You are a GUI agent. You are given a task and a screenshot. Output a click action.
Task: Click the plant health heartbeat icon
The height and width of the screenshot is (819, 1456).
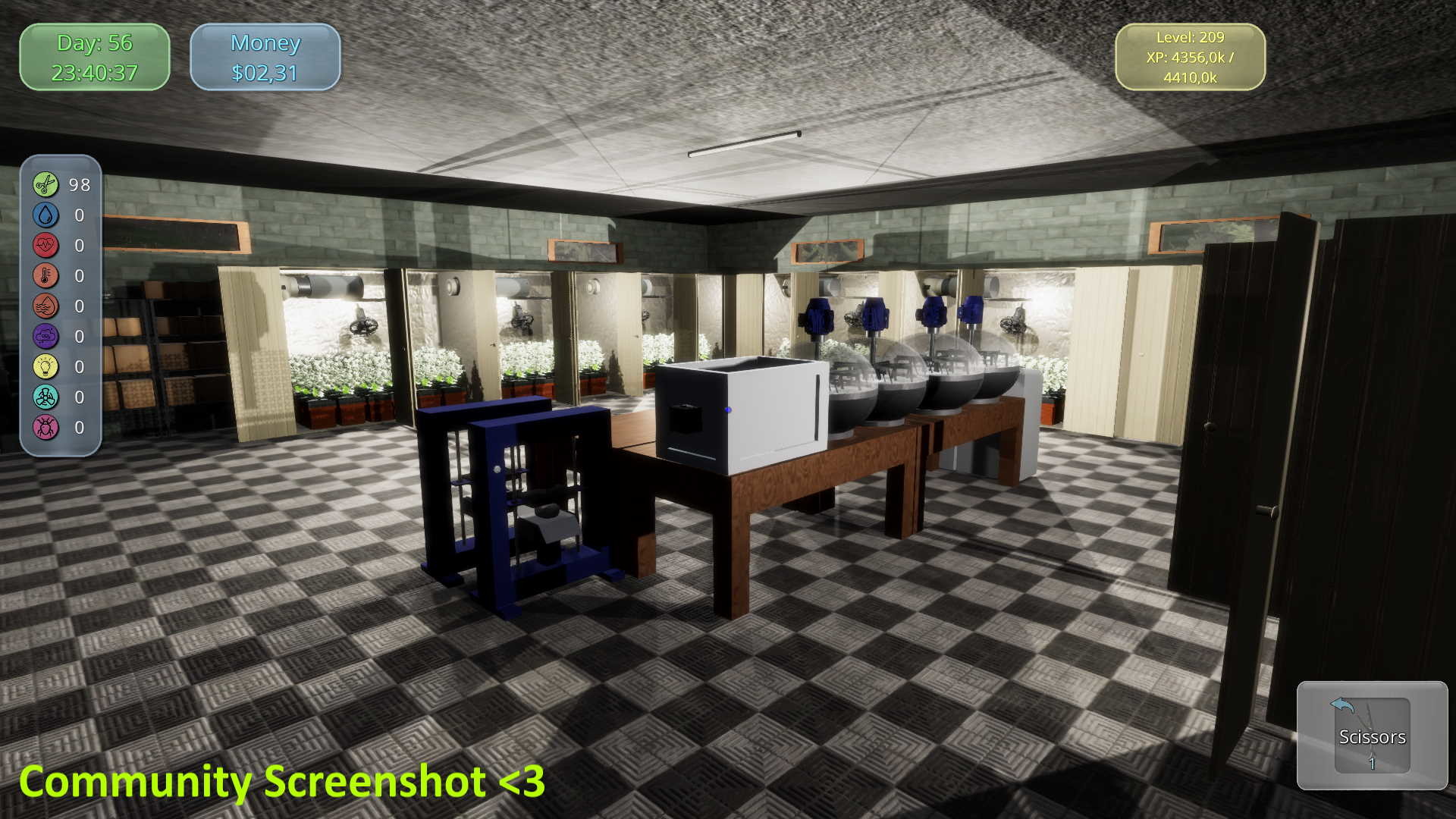click(45, 245)
